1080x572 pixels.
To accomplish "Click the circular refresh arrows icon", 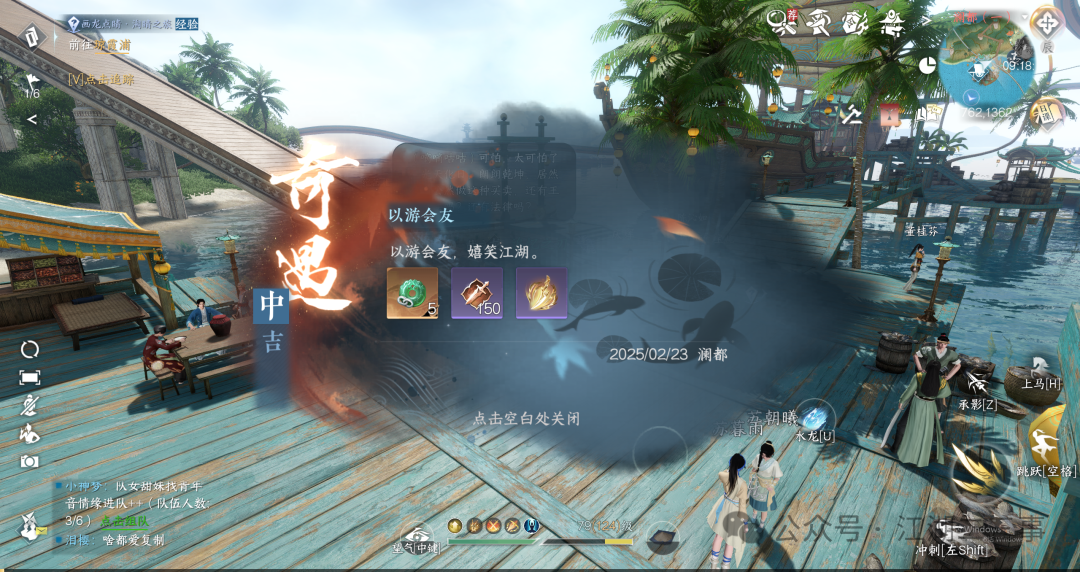I will tap(30, 349).
